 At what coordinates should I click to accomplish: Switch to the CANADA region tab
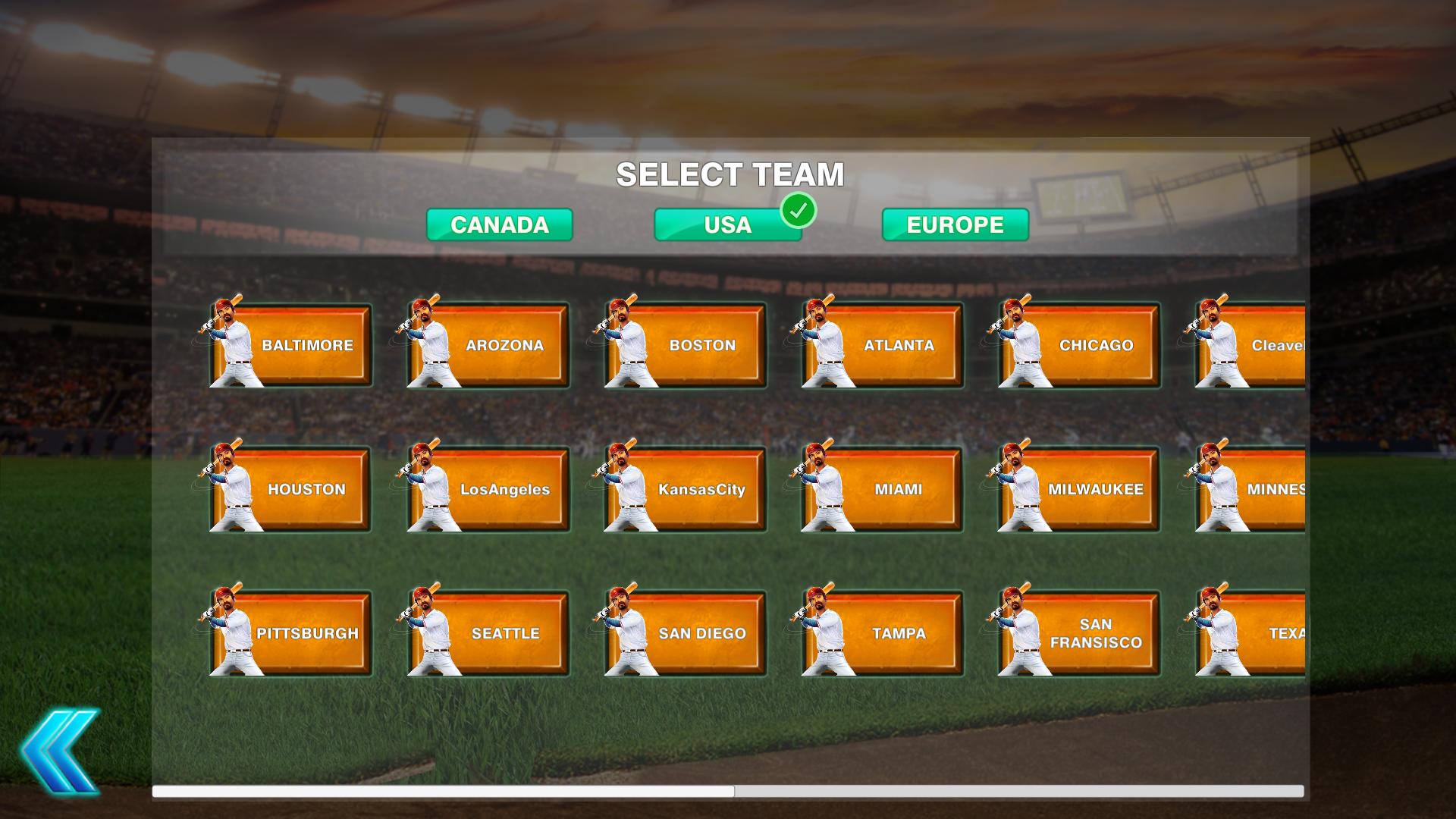pyautogui.click(x=499, y=224)
